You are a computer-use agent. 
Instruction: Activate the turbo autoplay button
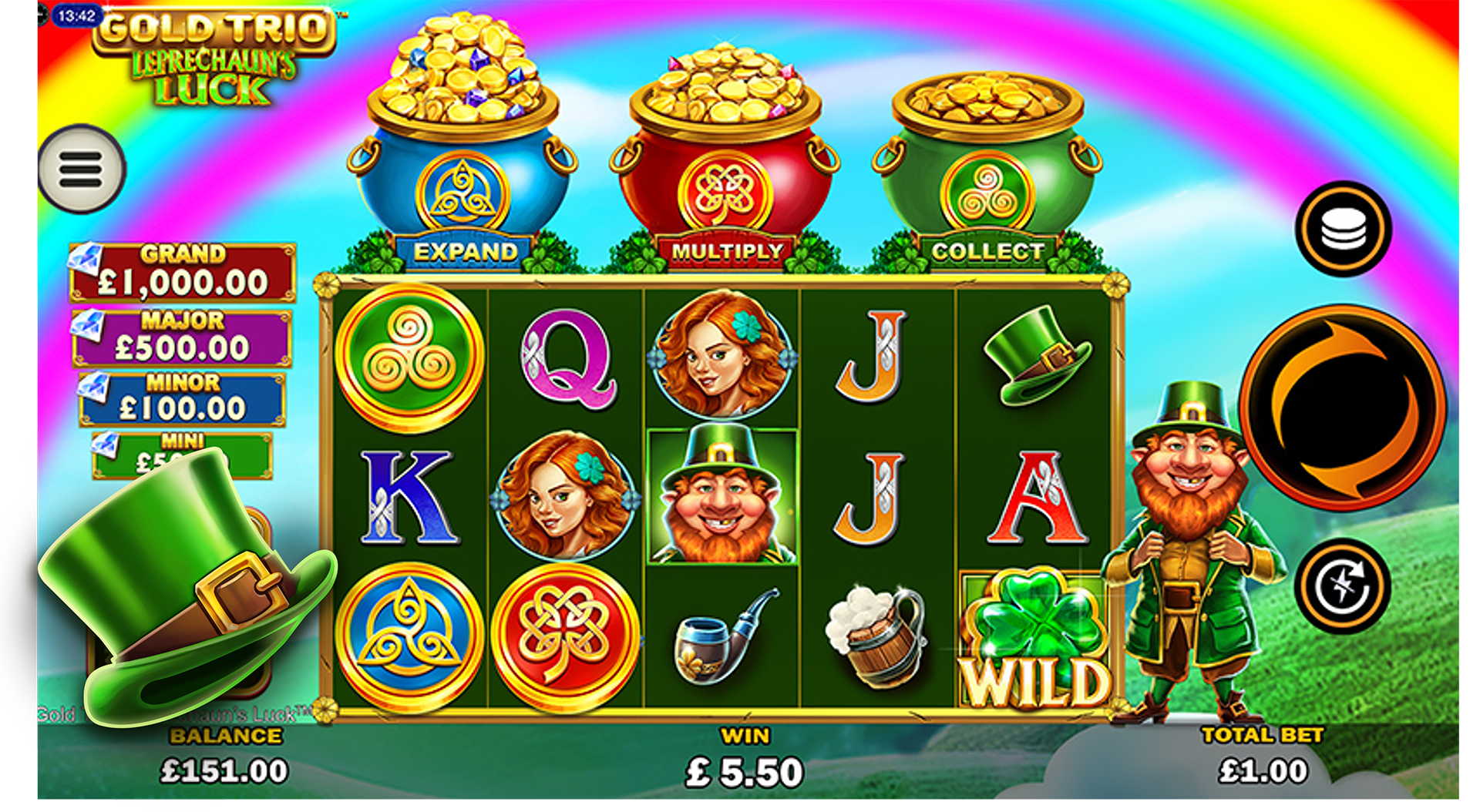pyautogui.click(x=1342, y=586)
